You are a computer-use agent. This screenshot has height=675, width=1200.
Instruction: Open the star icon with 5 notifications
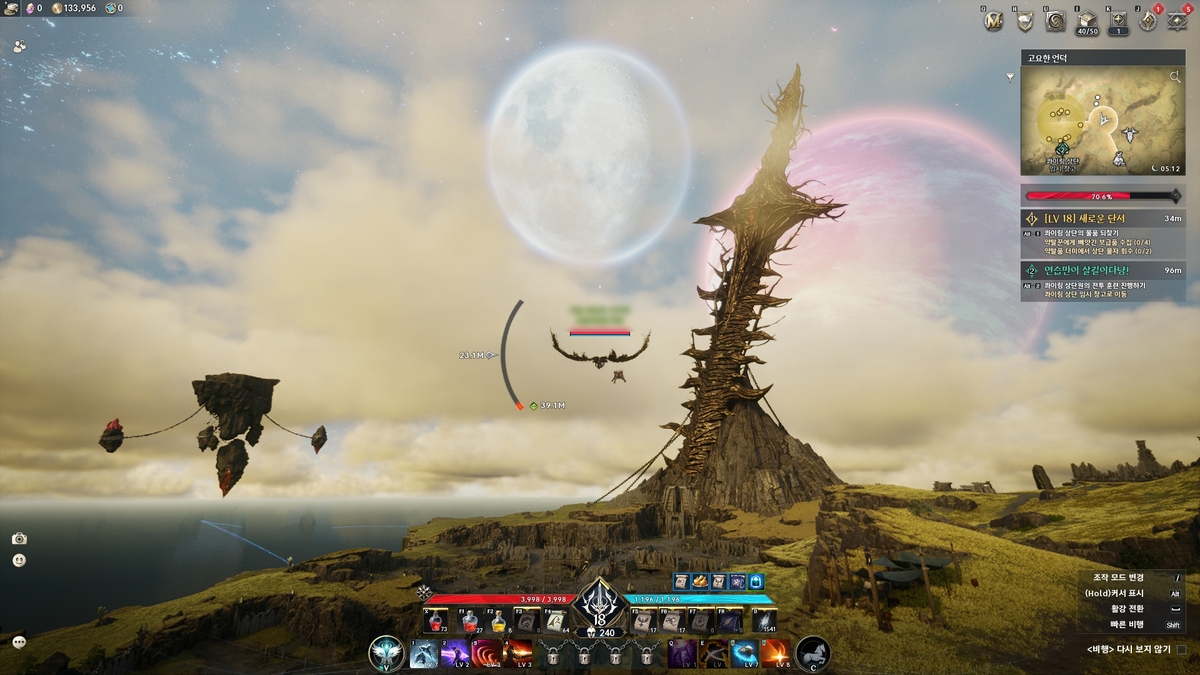click(x=1178, y=20)
